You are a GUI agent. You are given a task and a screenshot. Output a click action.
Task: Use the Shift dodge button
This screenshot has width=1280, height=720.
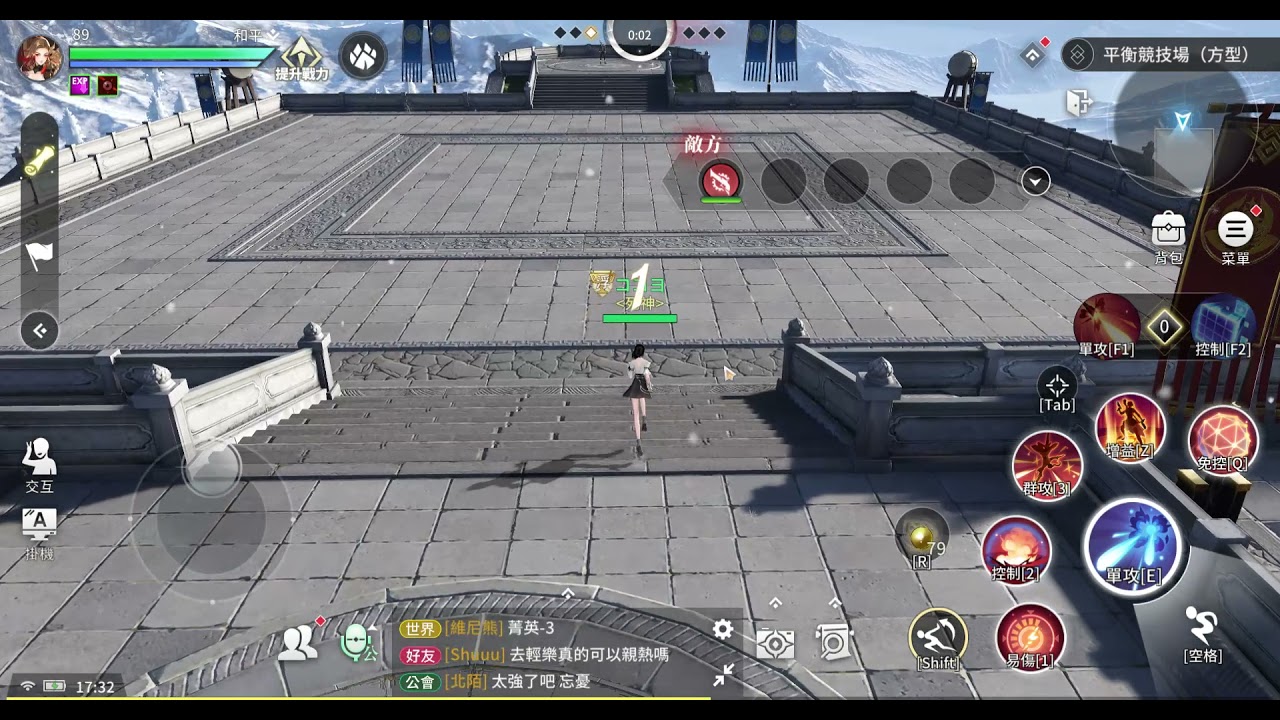pos(938,637)
